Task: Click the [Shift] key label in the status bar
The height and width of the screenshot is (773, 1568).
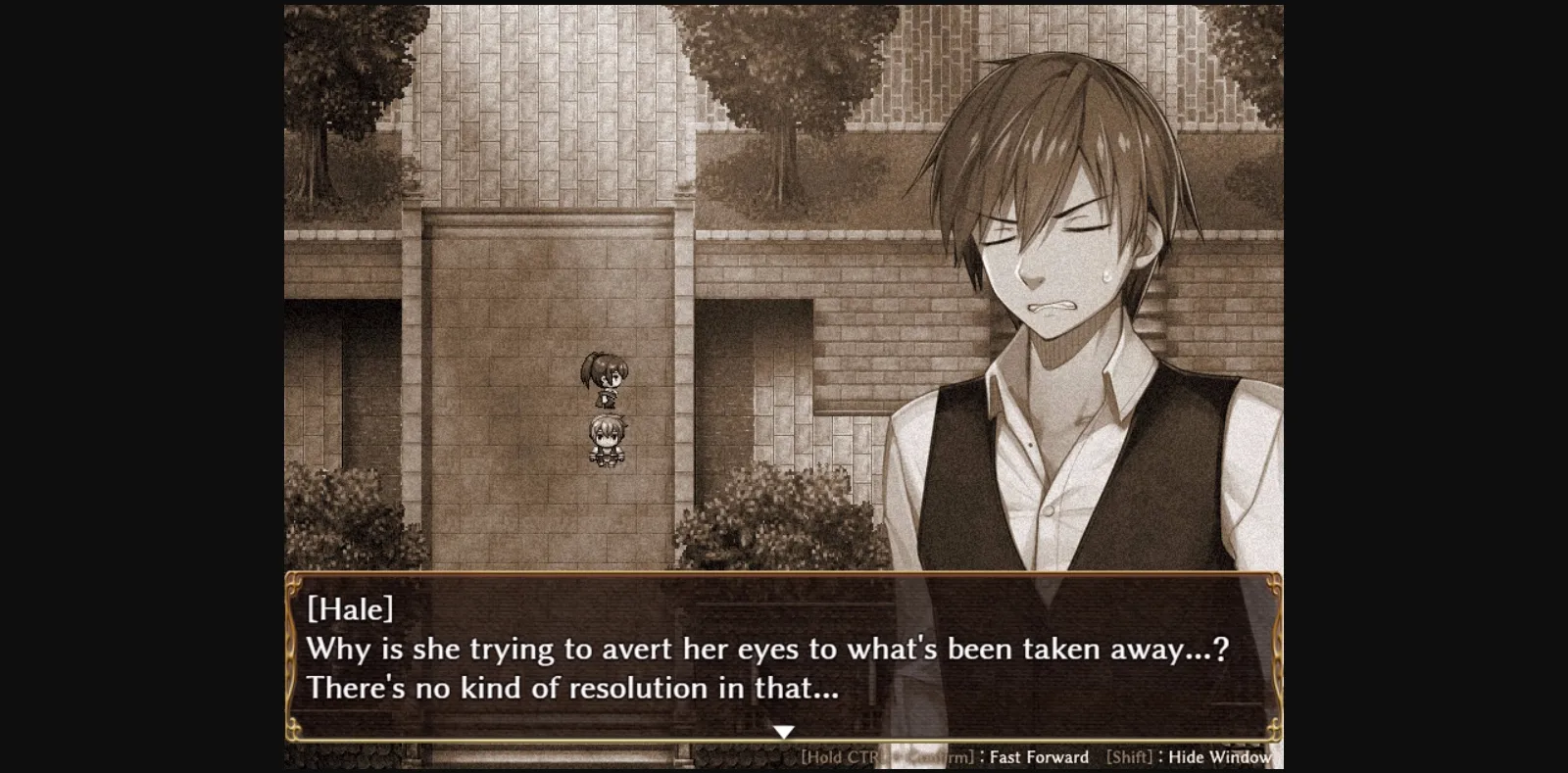Action: point(1127,757)
